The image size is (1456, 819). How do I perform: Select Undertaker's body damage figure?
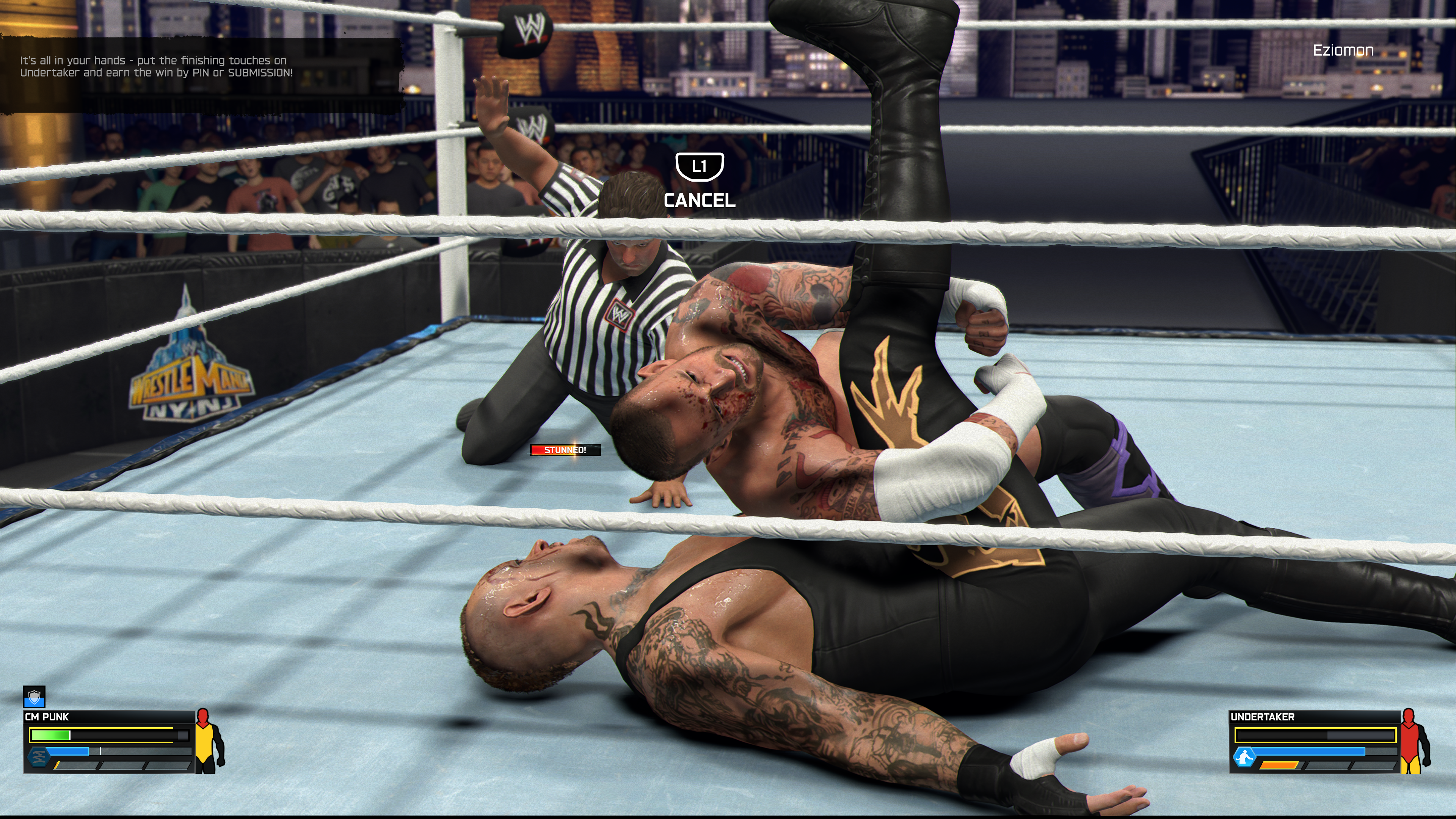coord(1415,741)
